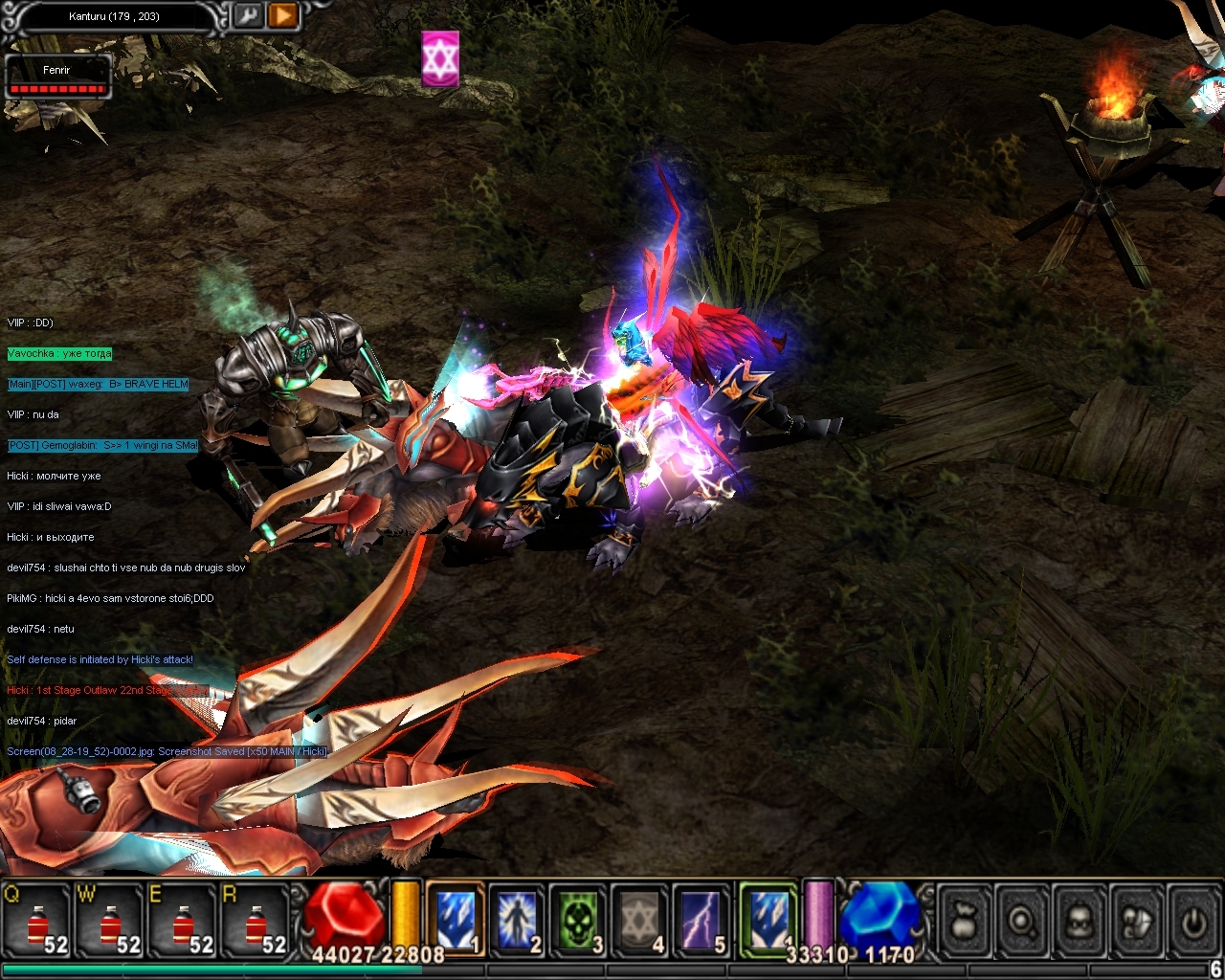Activate the green skull skill in slot 3
Screen dimensions: 1225x980
578,919
